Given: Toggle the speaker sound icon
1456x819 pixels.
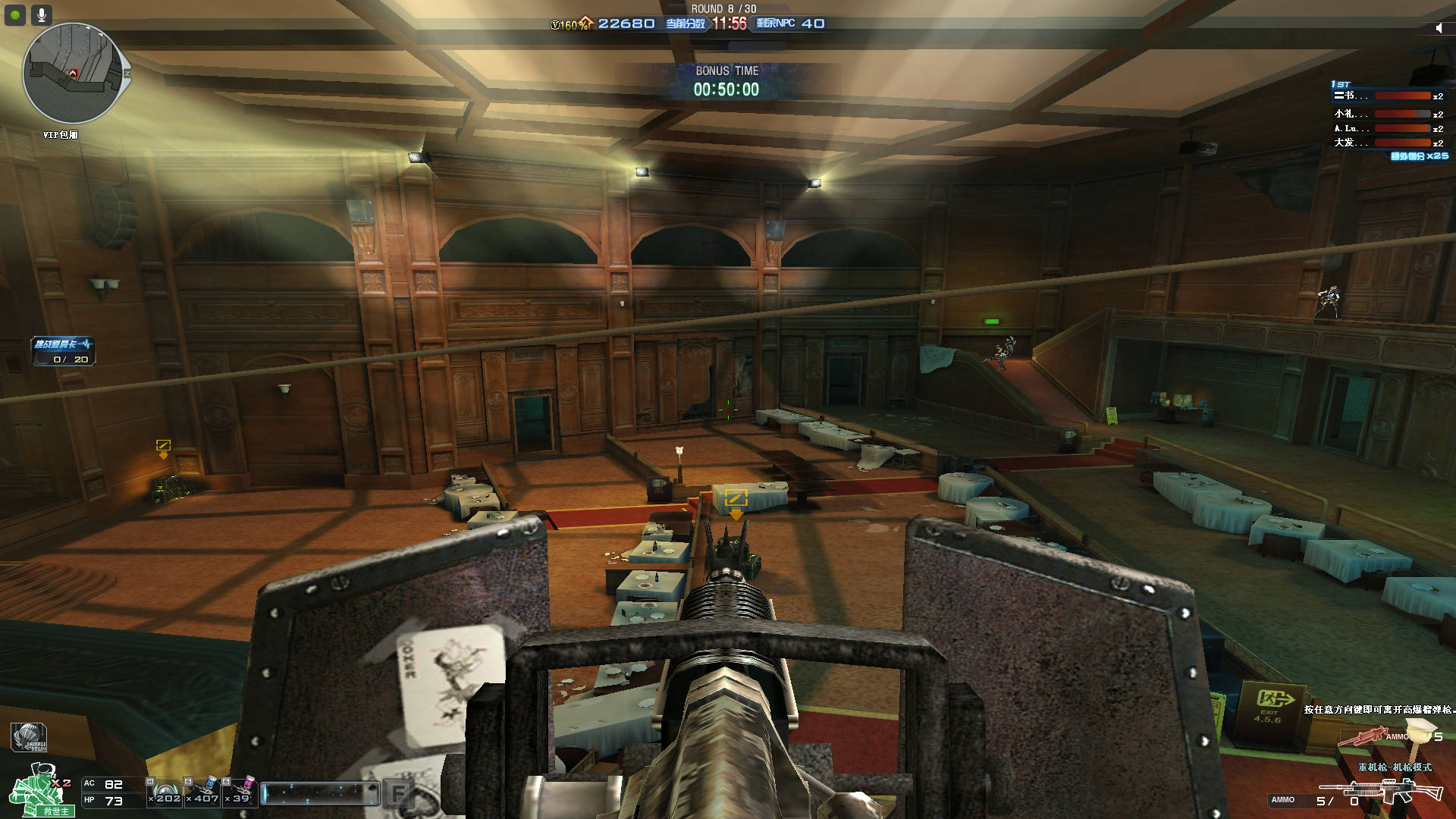Looking at the screenshot, I should (x=1439, y=28).
